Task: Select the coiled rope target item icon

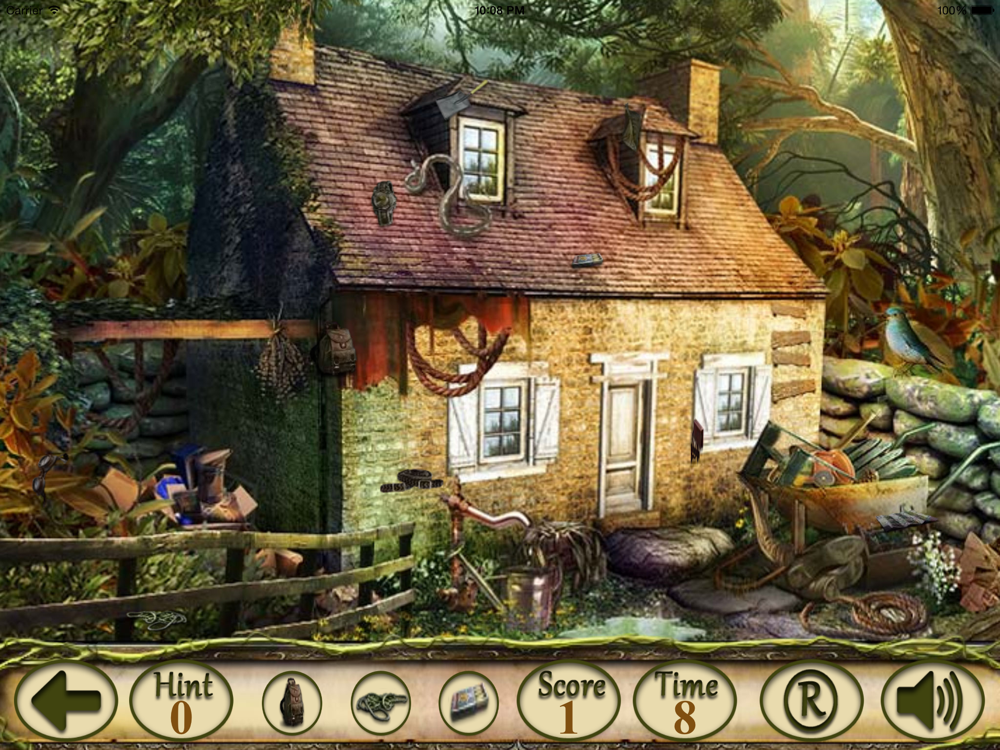Action: (x=381, y=702)
